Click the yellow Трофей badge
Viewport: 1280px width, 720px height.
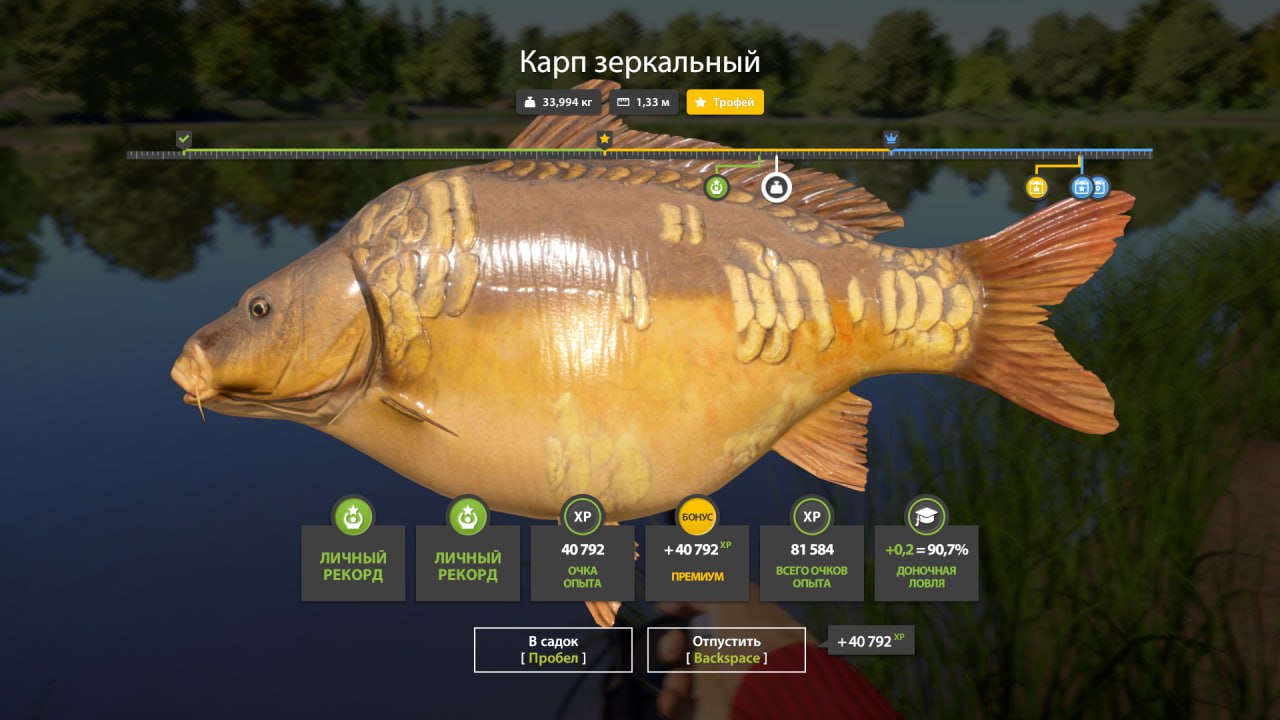point(725,102)
